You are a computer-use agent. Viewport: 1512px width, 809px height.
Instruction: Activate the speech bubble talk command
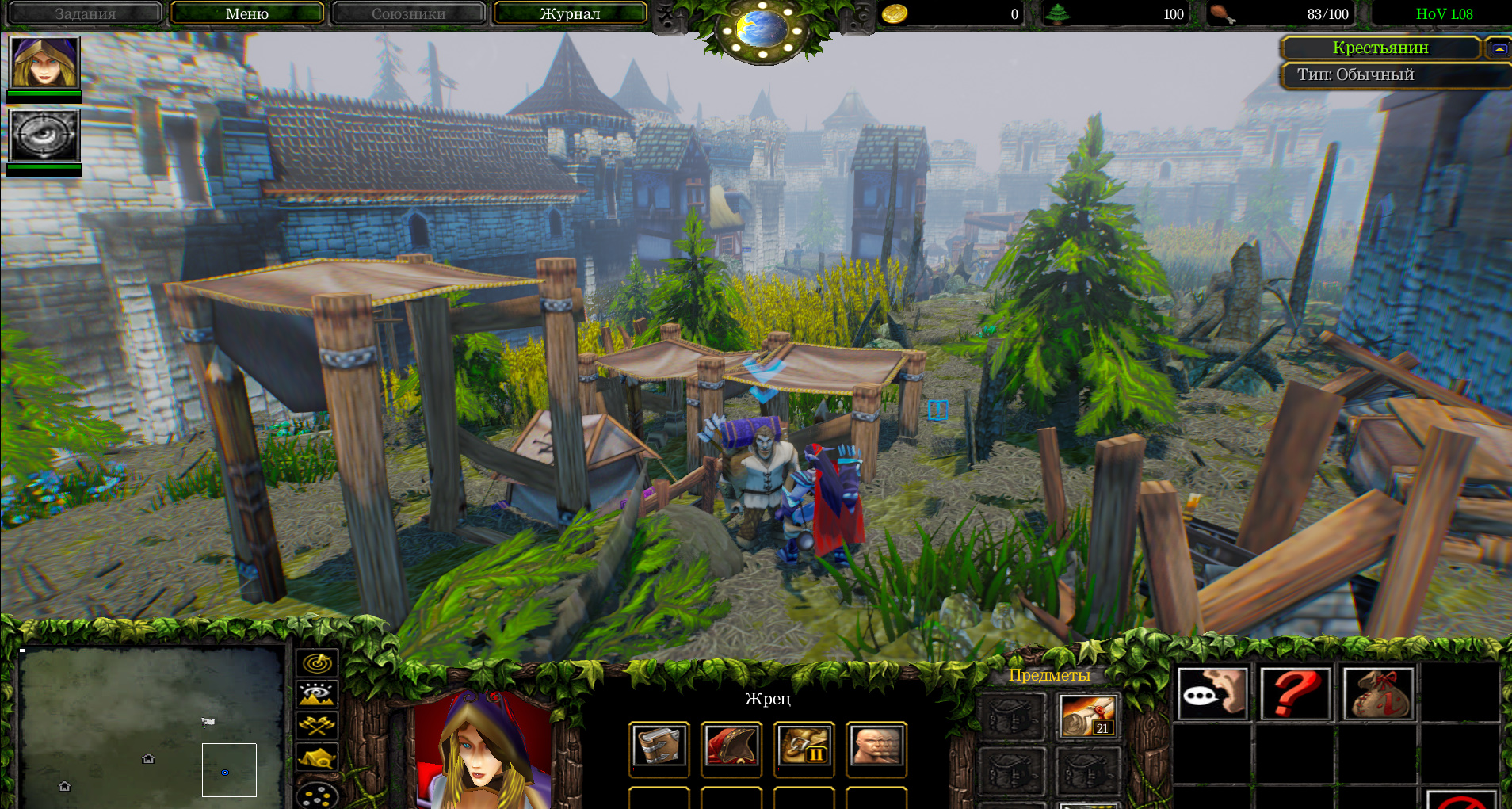click(1212, 694)
